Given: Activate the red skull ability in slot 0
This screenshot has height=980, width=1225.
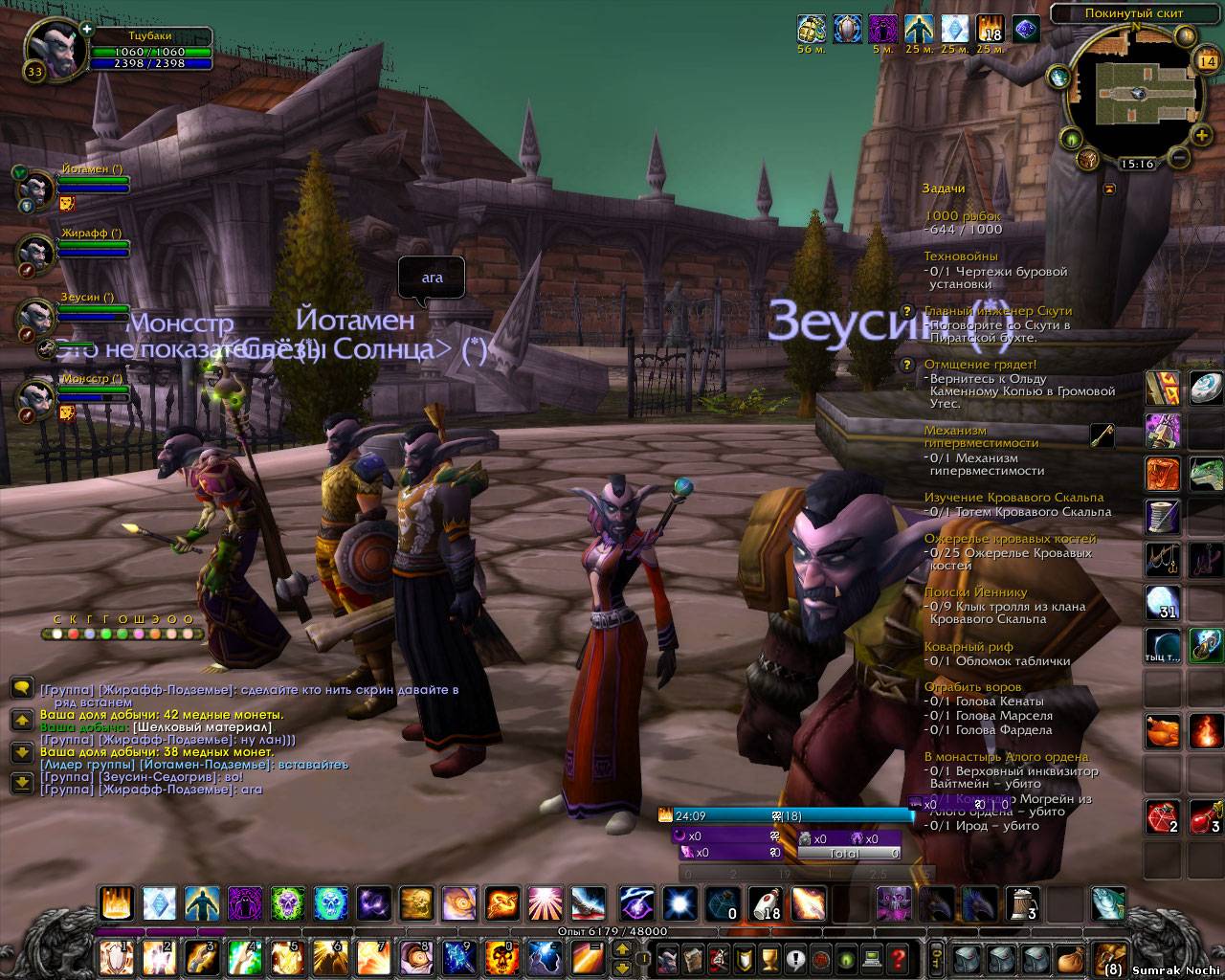Looking at the screenshot, I should tap(501, 956).
